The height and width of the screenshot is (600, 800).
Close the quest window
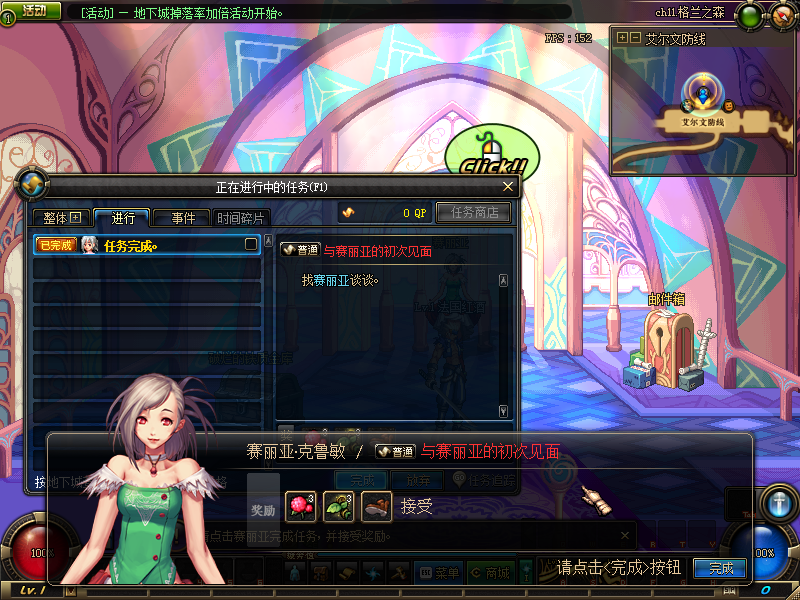pyautogui.click(x=508, y=186)
